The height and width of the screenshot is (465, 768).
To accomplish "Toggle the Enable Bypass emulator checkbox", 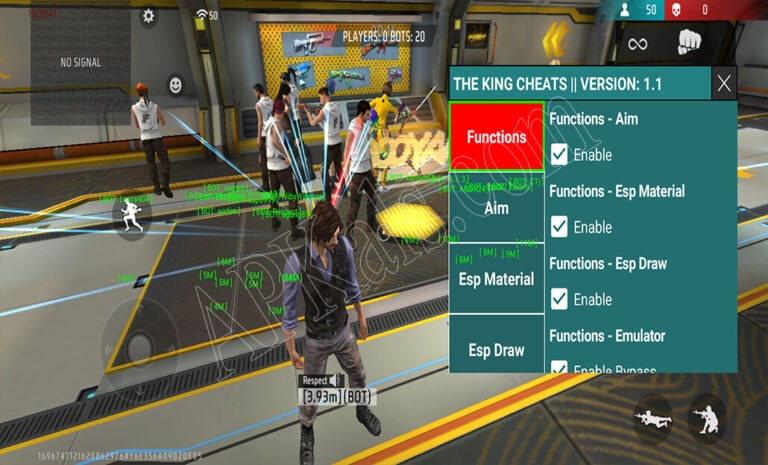I will (x=560, y=369).
